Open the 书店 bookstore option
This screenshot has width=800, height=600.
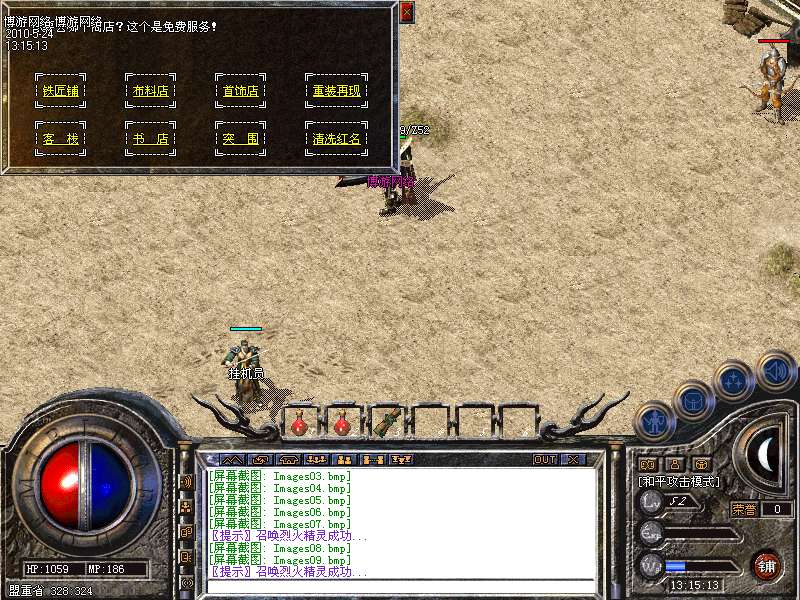click(x=150, y=139)
